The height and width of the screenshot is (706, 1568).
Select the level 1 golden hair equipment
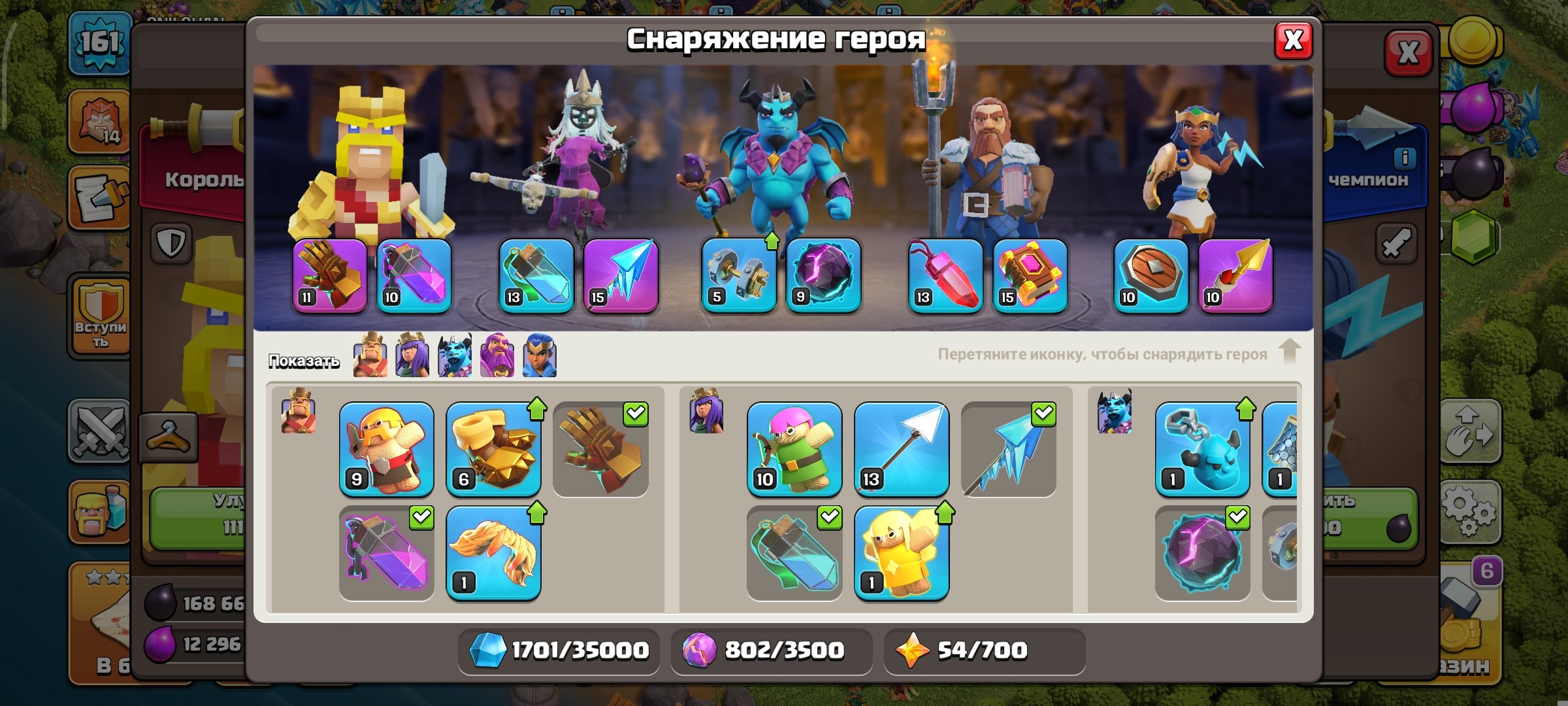click(495, 552)
